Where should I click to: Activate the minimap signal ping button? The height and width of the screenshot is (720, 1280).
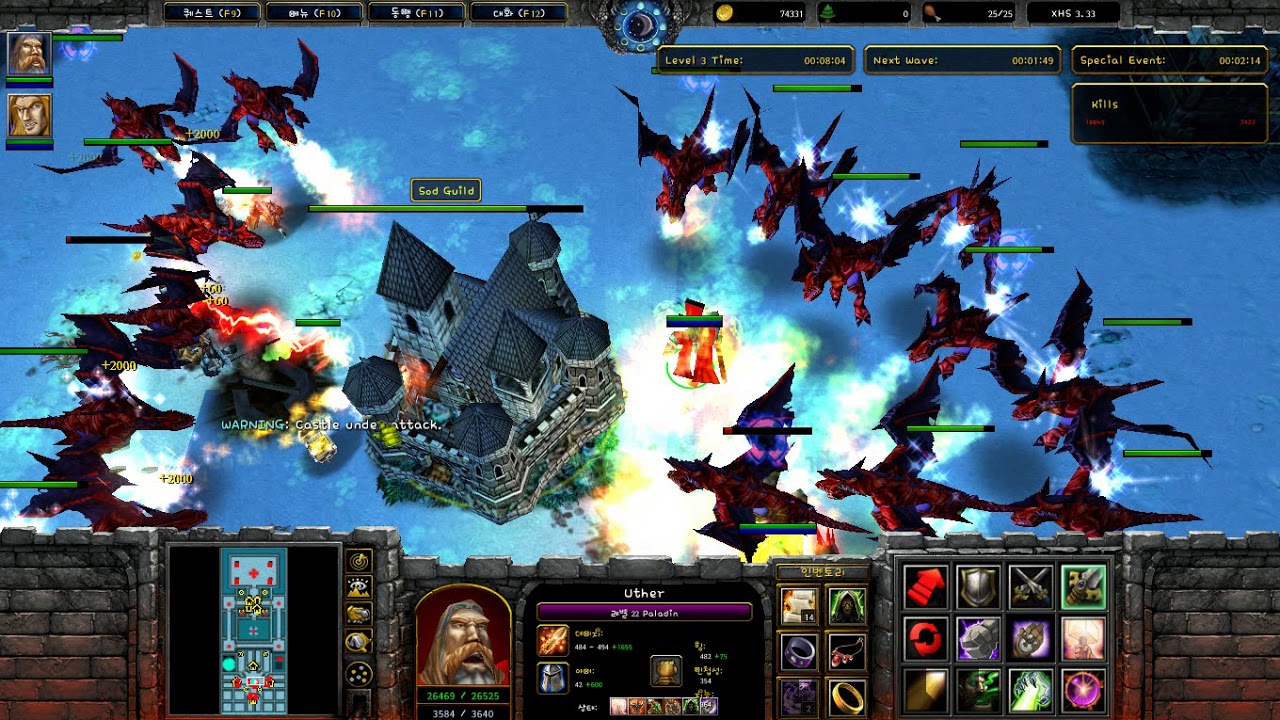point(359,561)
